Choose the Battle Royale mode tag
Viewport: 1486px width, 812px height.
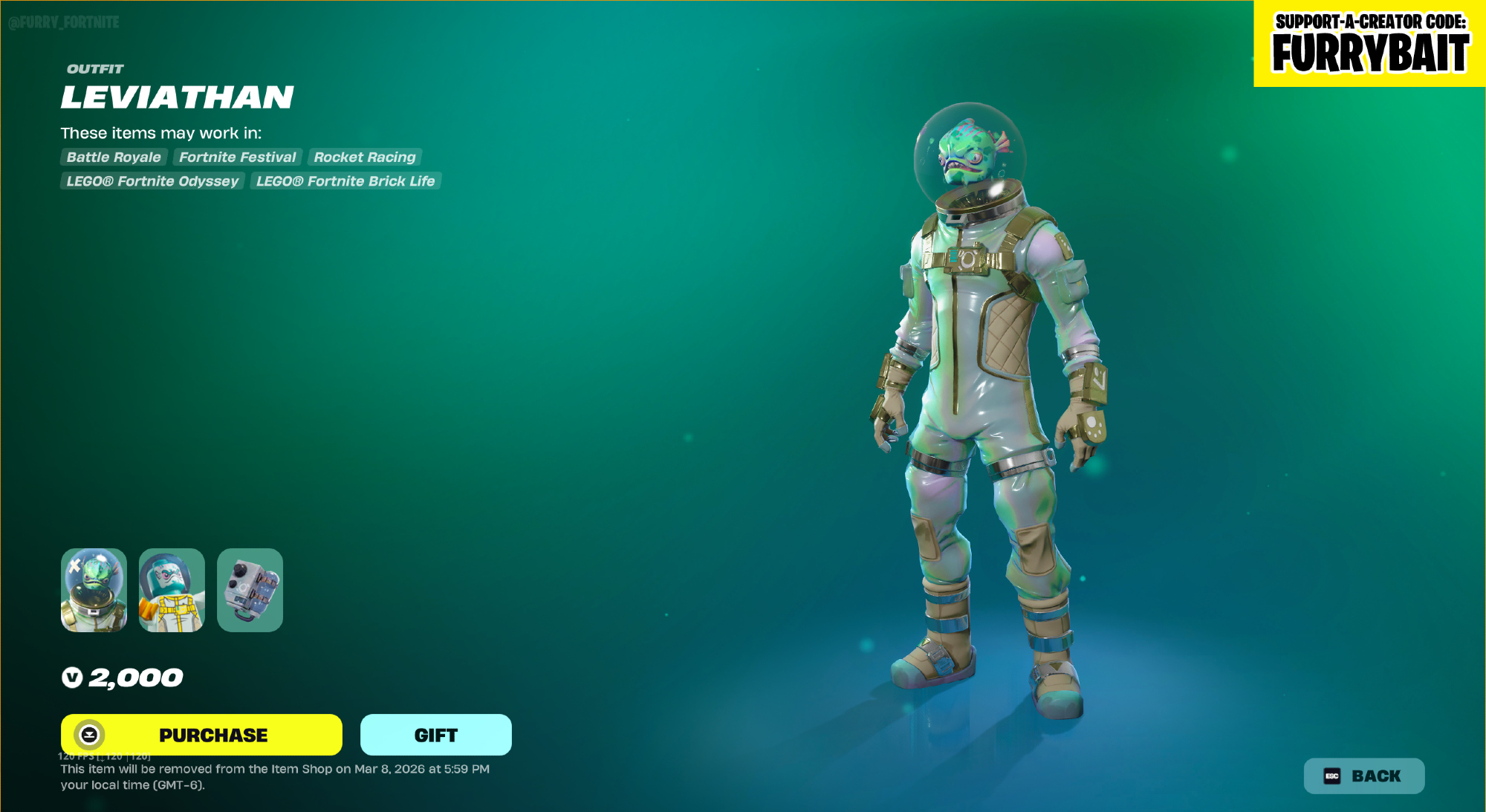click(114, 157)
